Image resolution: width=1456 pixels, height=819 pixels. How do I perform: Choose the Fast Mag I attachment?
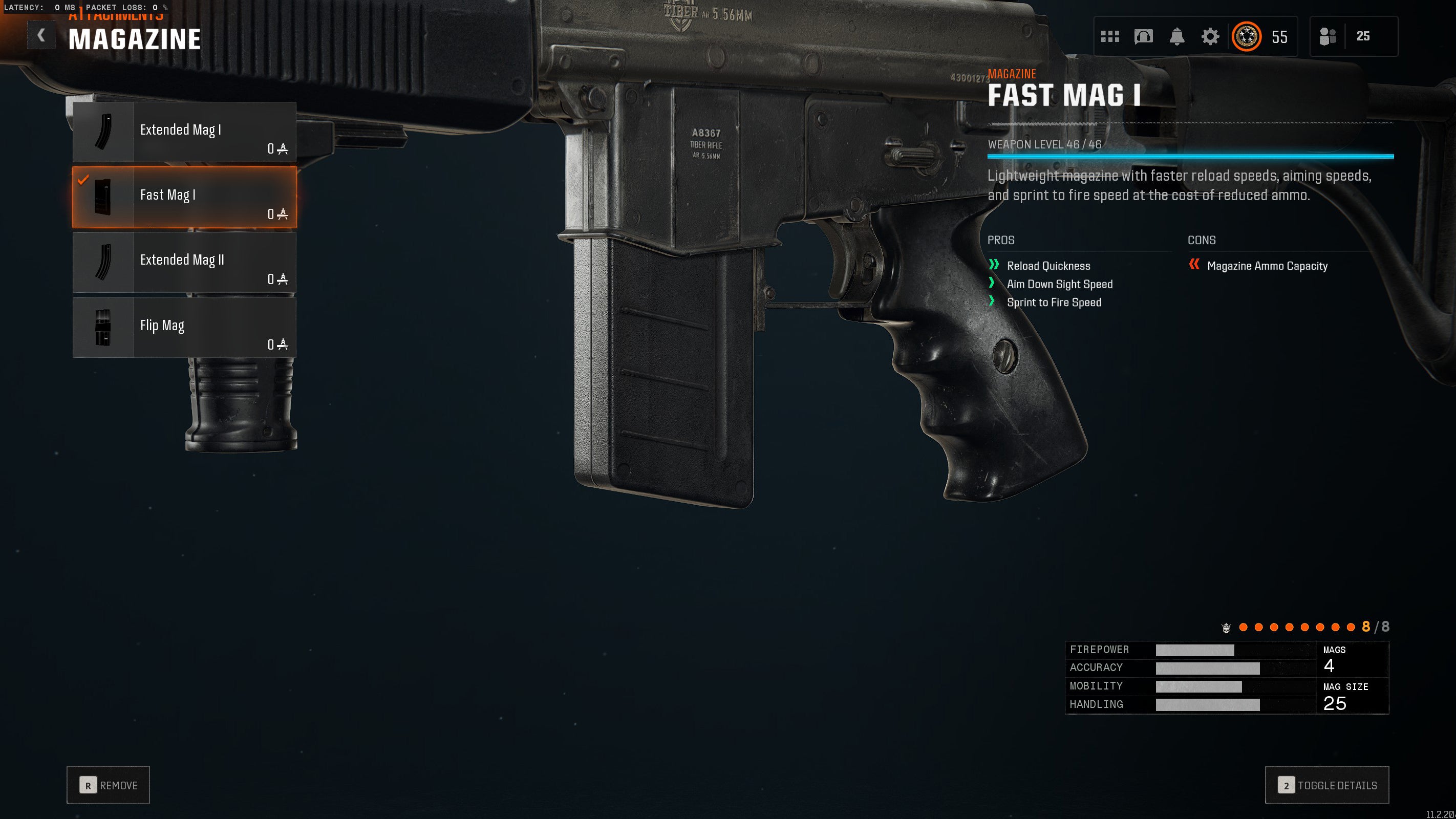point(184,197)
